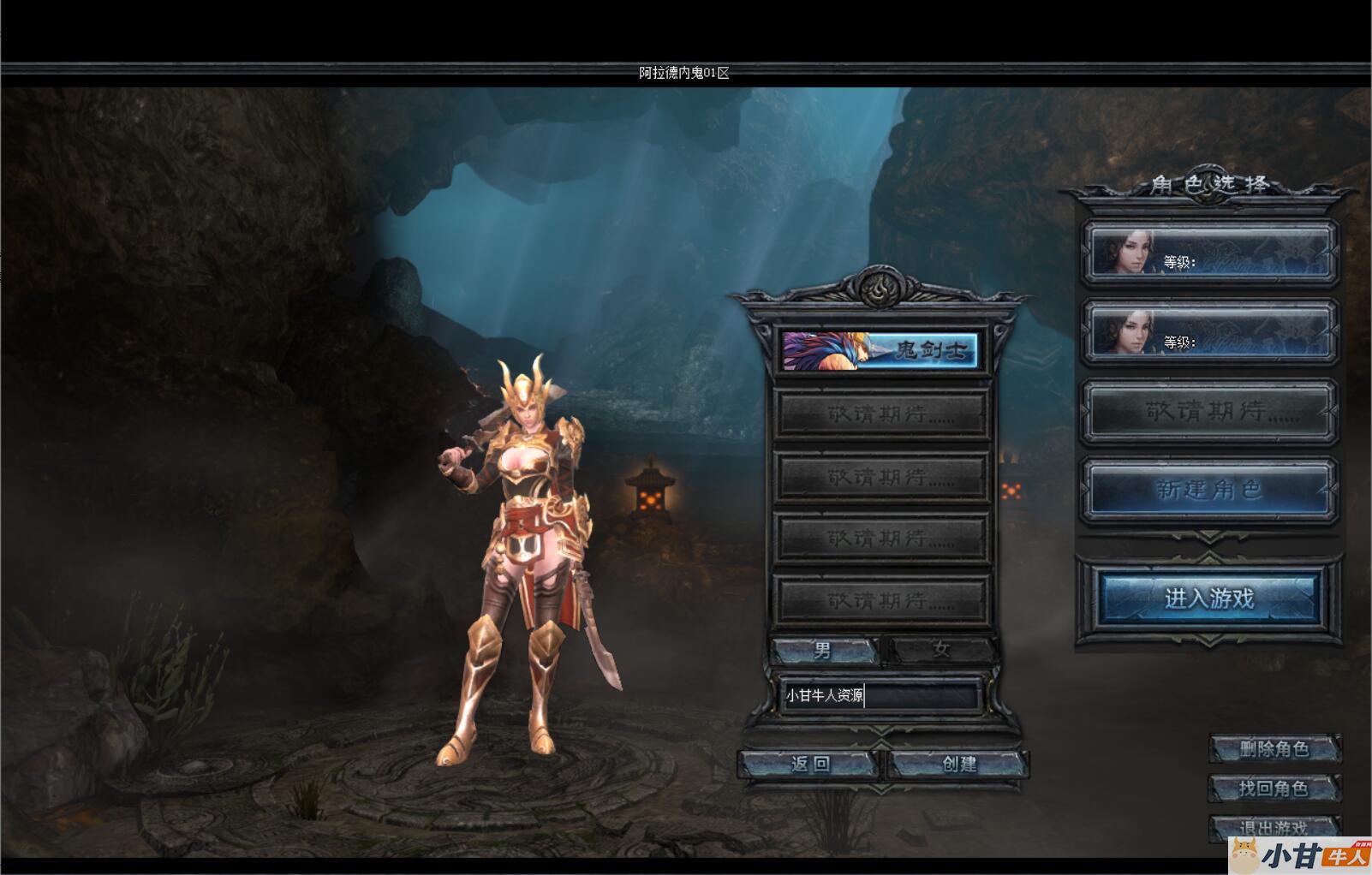The height and width of the screenshot is (875, 1372).
Task: Click the character name input field
Action: click(x=880, y=696)
